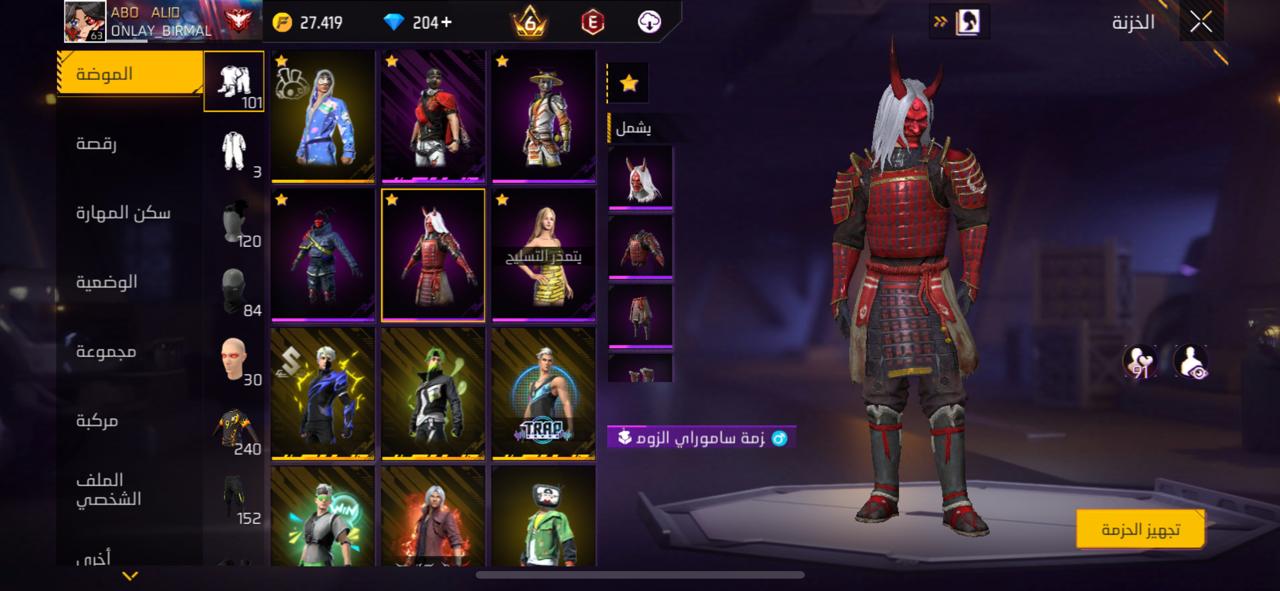The image size is (1280, 591).
Task: Select the full bundle subcategory showing 101
Action: point(235,81)
